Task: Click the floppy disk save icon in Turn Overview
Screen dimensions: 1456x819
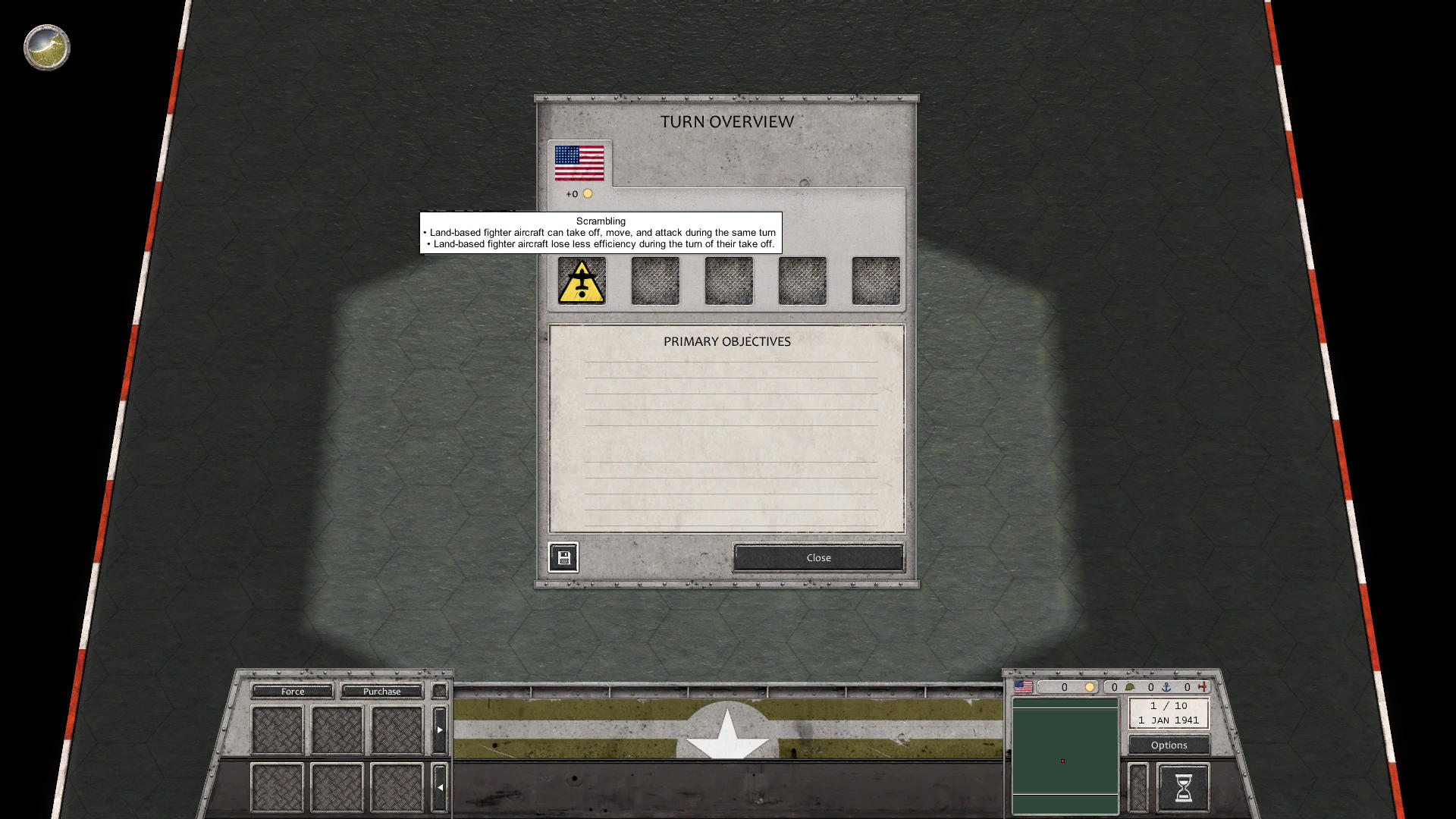Action: 564,557
